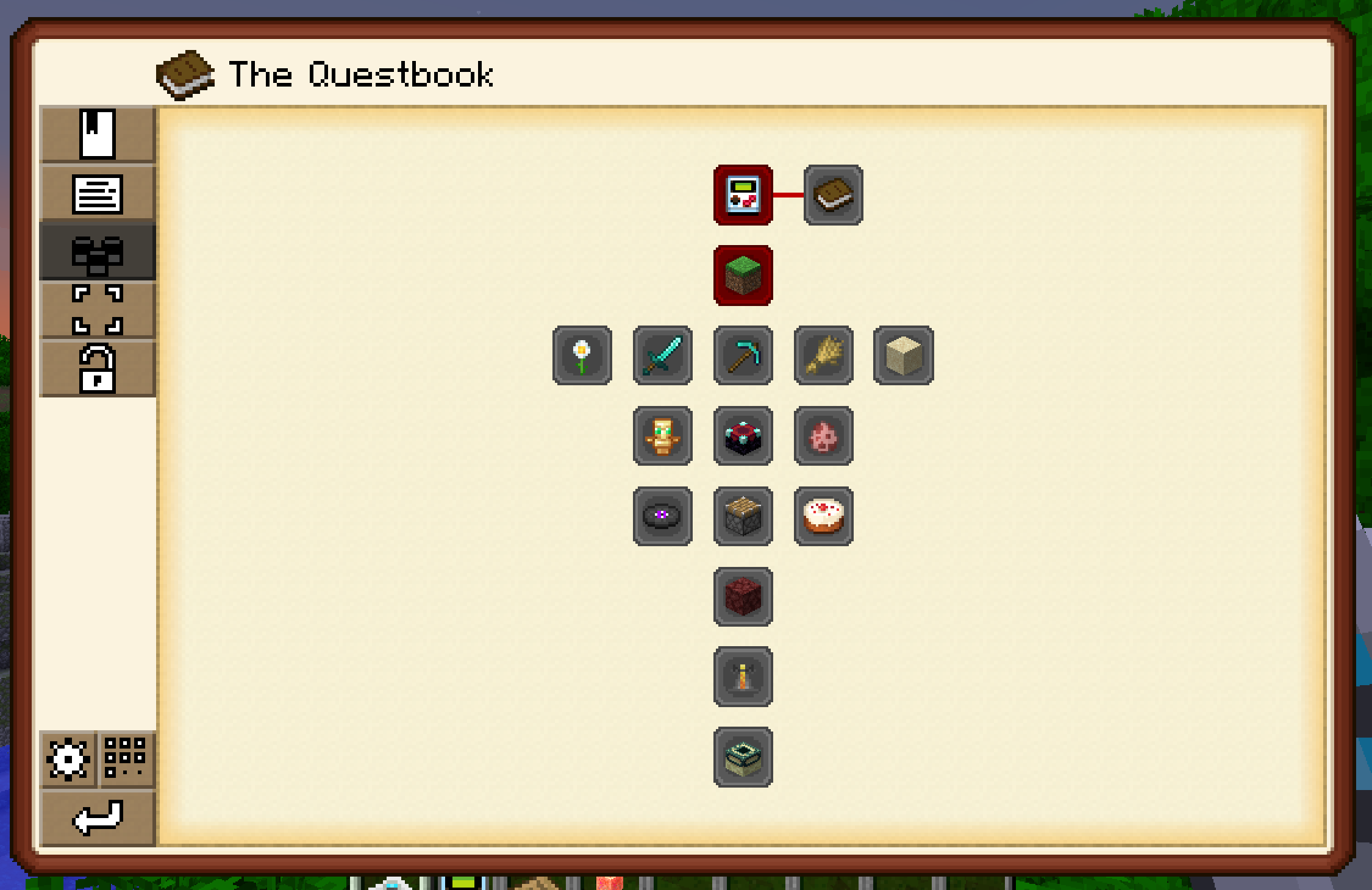
Task: Click the pink spawn egg quest
Action: tap(823, 436)
